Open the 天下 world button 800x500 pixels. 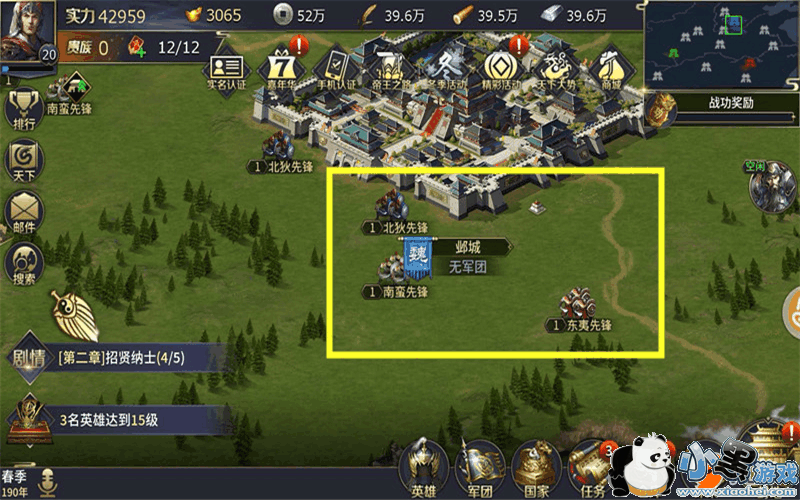pos(22,160)
